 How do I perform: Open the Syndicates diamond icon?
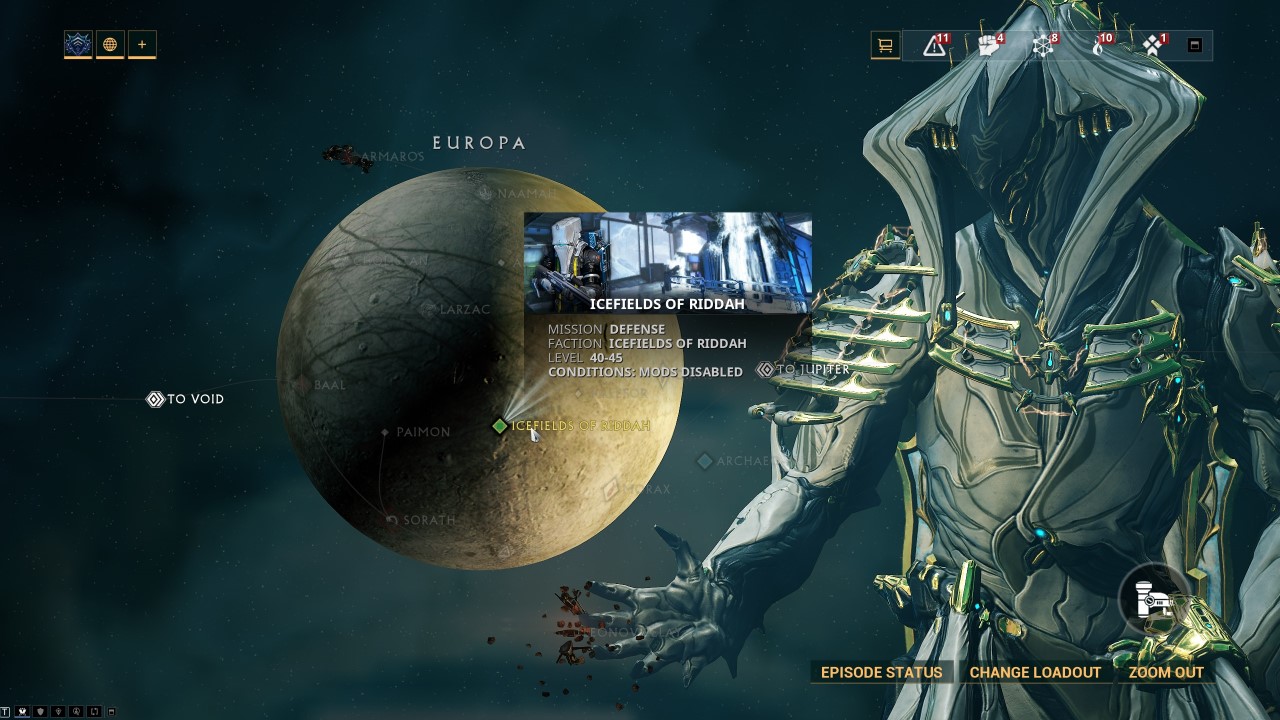[x=1150, y=45]
